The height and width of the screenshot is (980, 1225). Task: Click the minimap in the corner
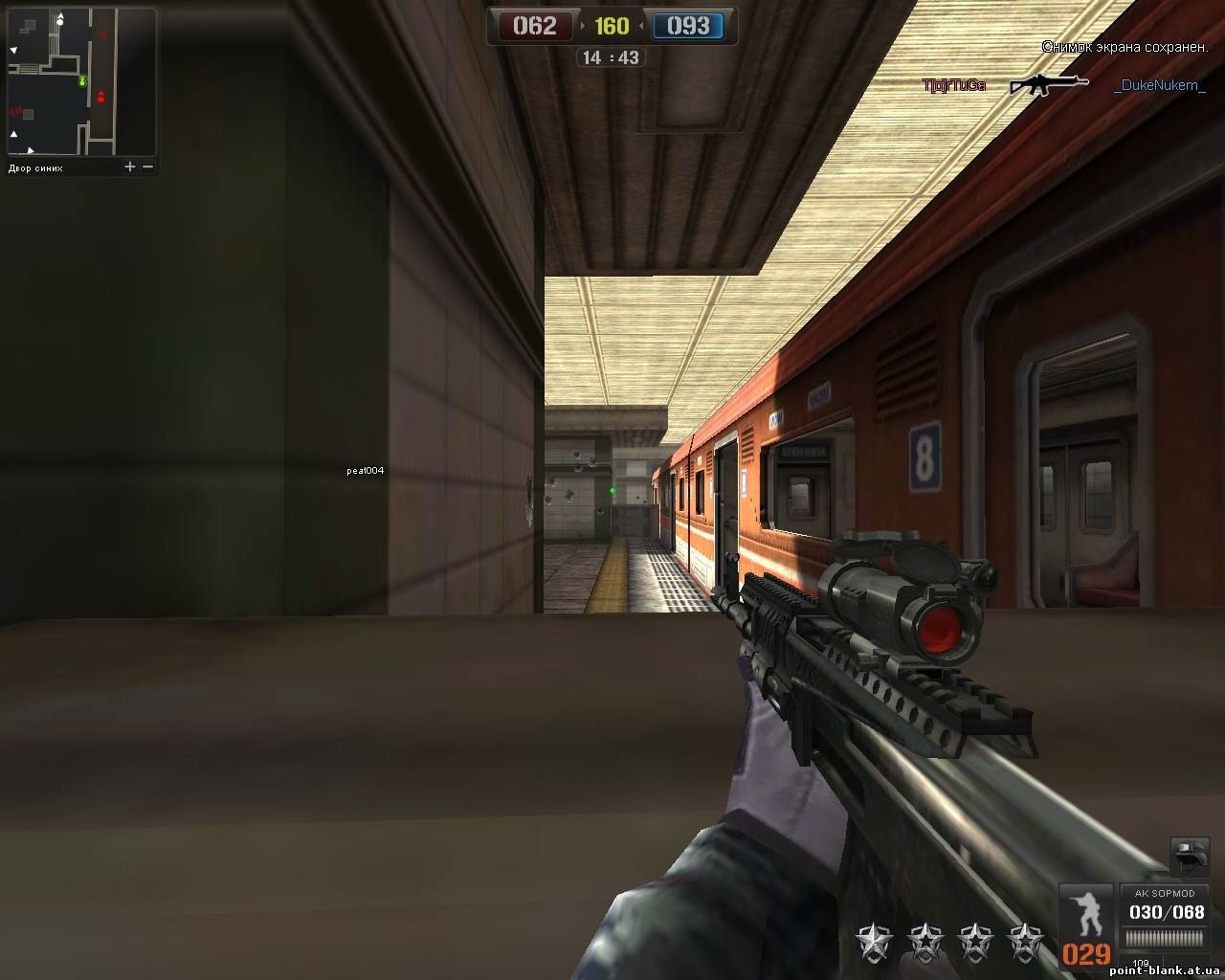[x=81, y=82]
